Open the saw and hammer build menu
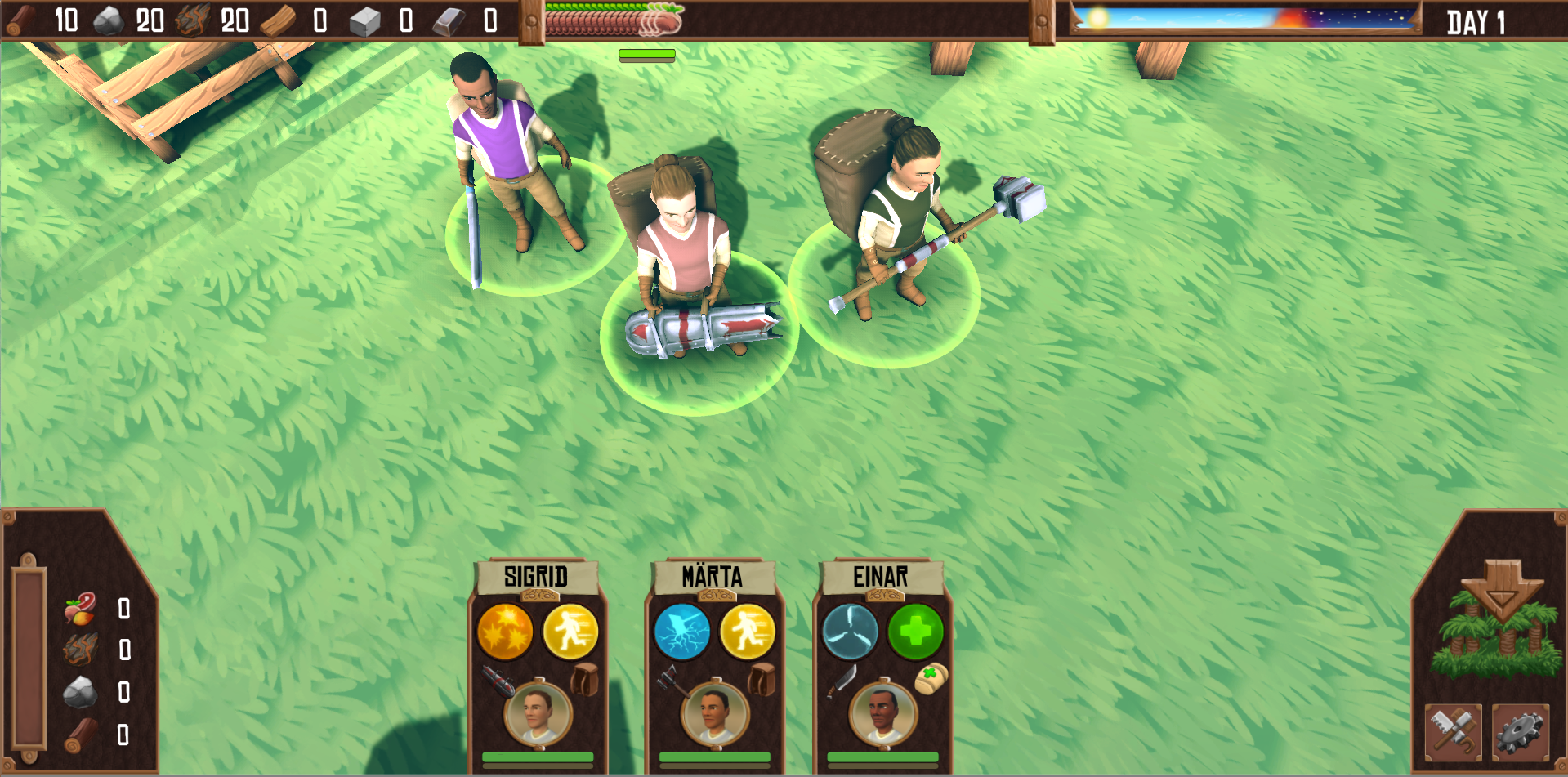 1454,732
